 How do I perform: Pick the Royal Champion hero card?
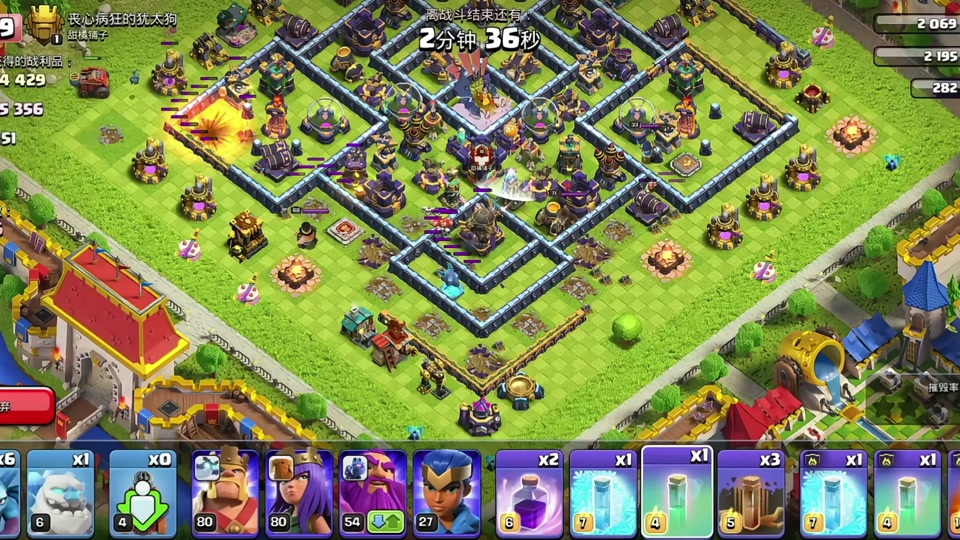[447, 493]
